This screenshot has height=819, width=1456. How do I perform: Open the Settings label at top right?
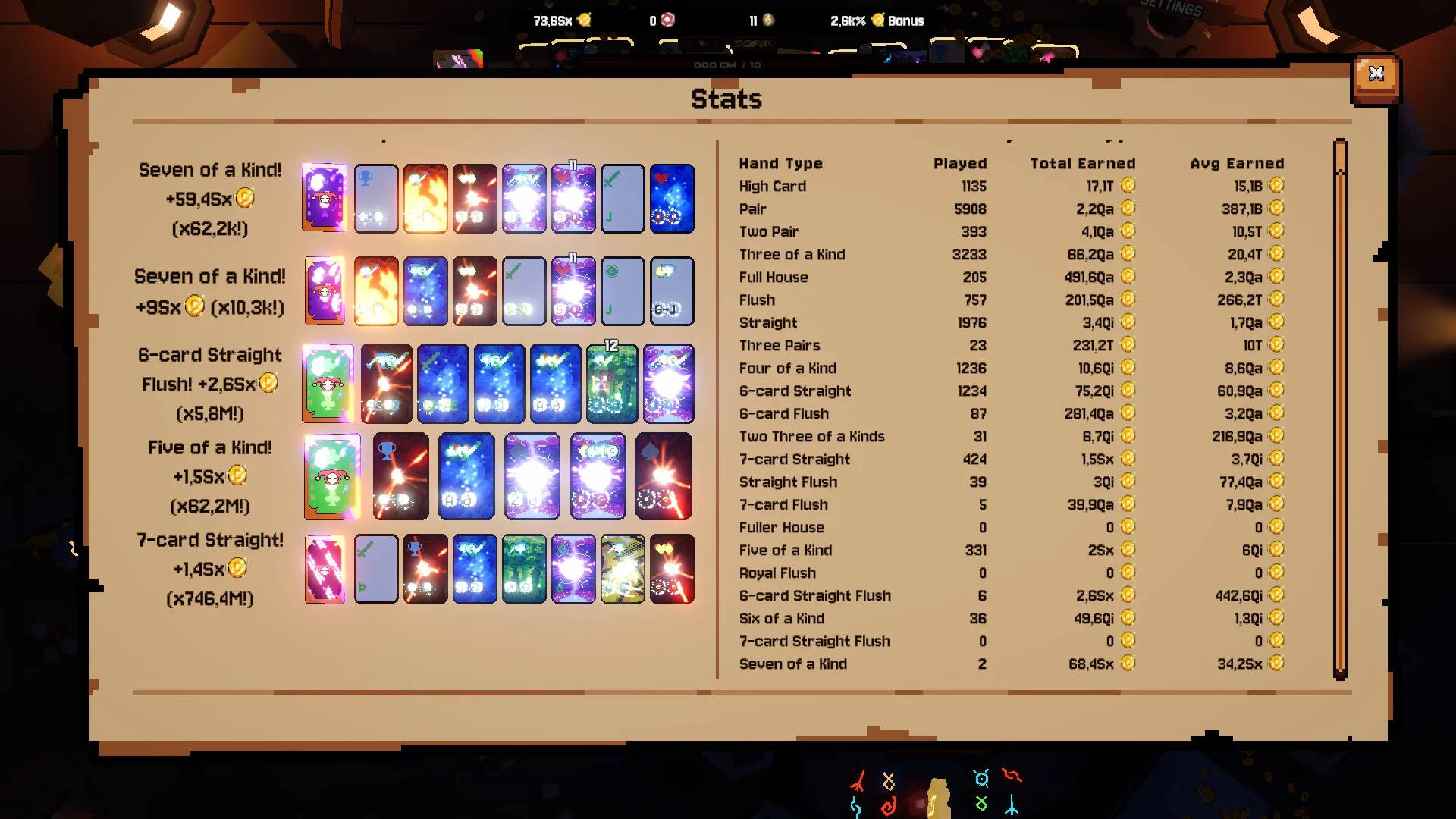[x=1172, y=8]
